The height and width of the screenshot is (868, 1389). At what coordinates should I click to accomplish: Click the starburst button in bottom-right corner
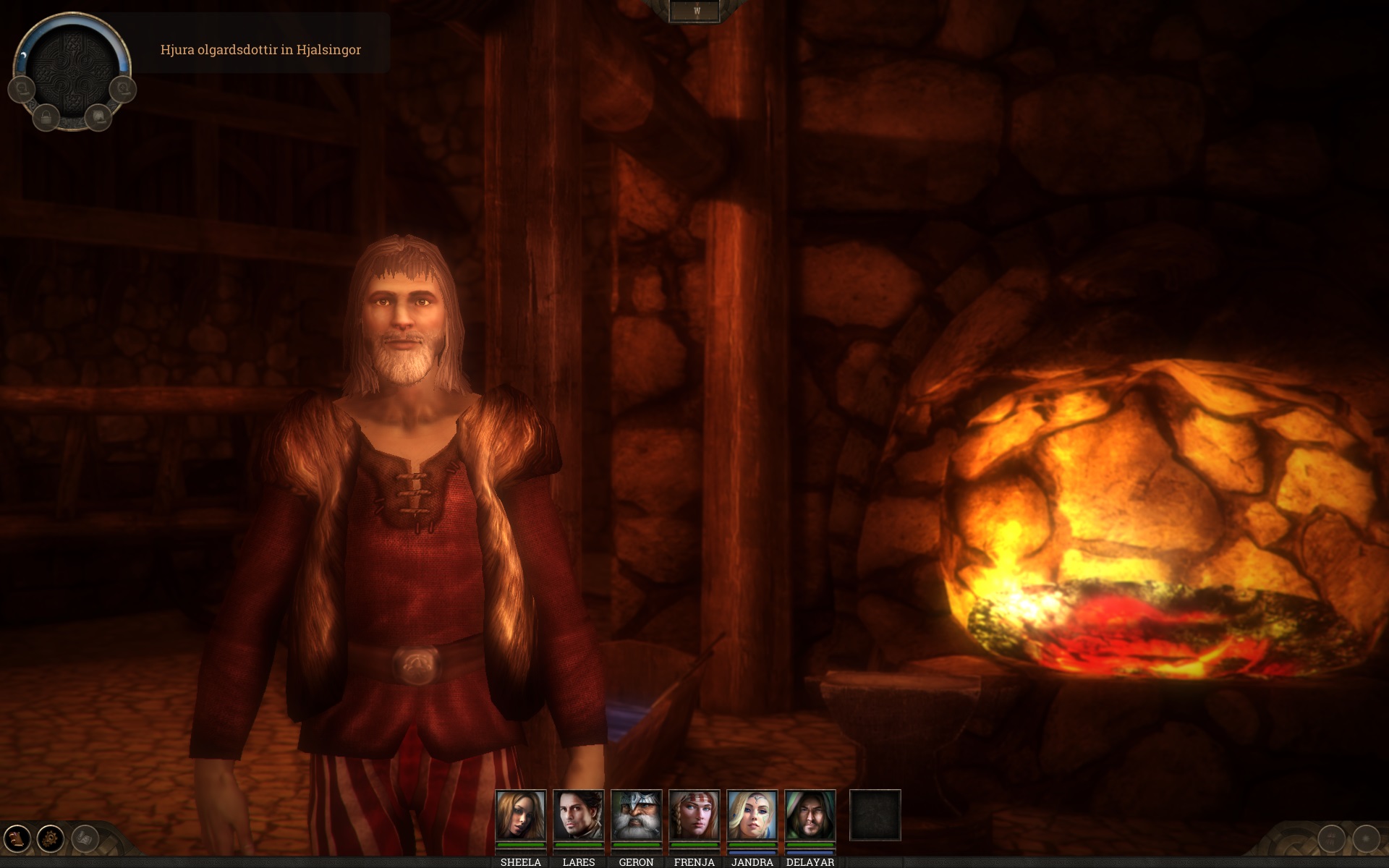(x=1366, y=839)
